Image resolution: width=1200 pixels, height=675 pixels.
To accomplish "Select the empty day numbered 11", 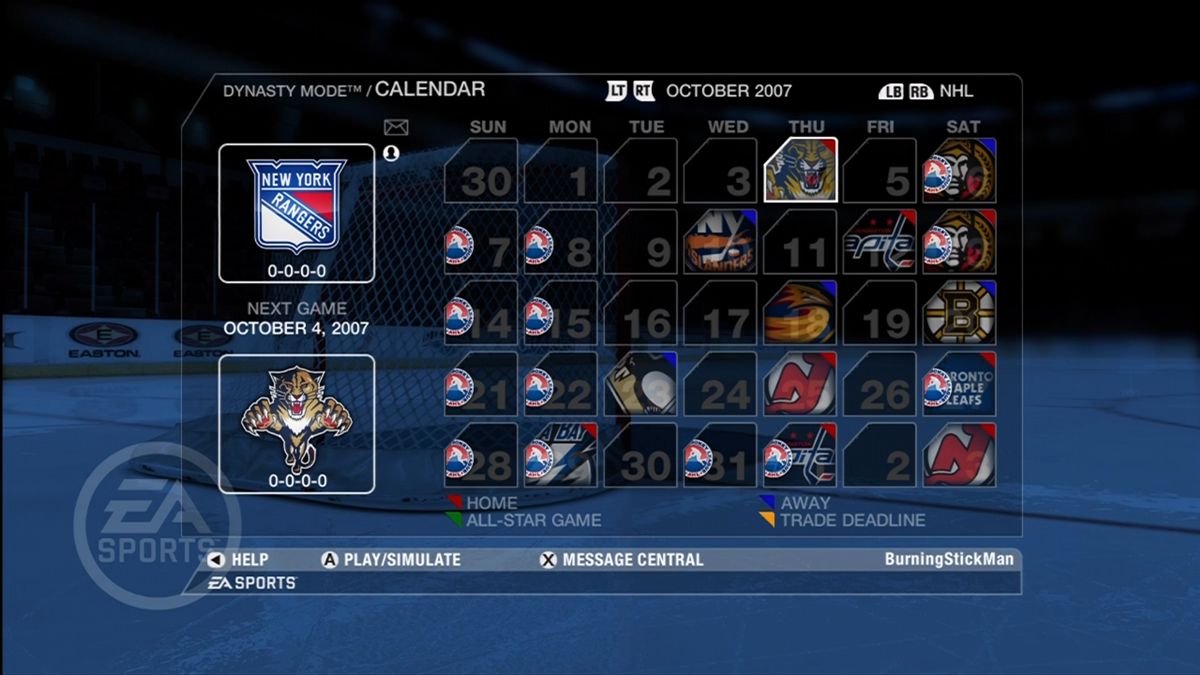I will tap(800, 242).
